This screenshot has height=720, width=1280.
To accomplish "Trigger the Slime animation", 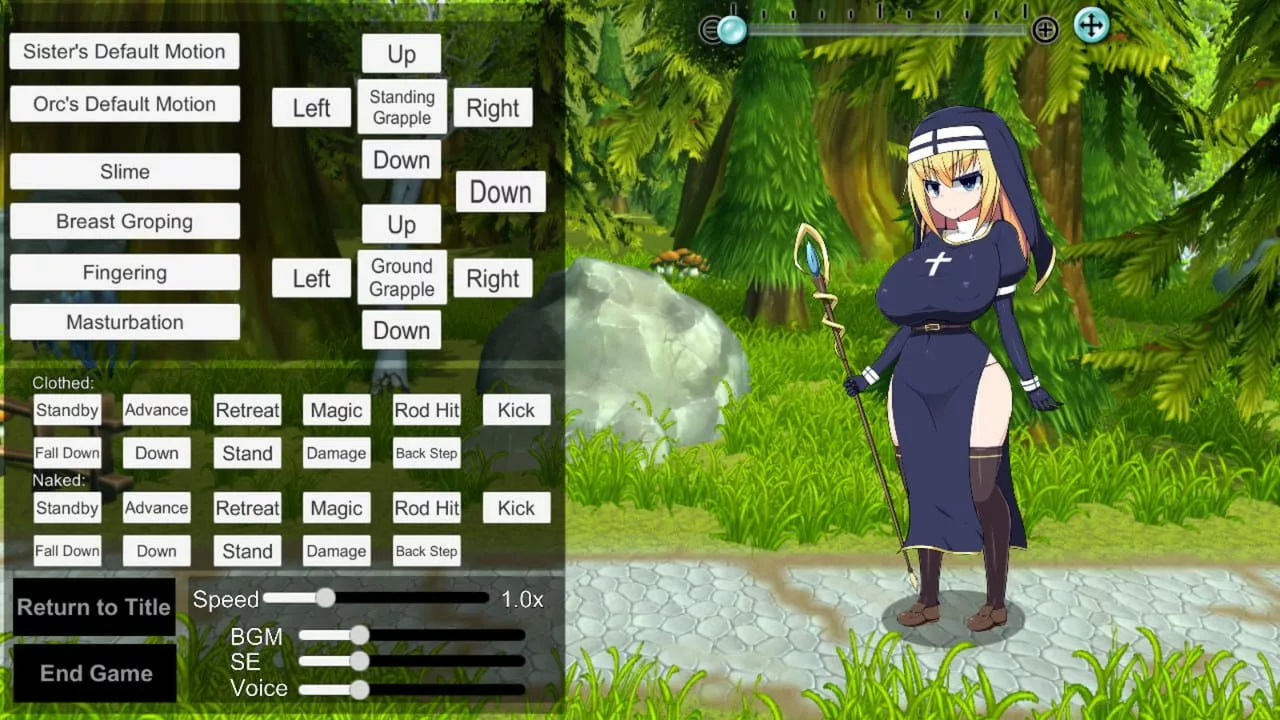I will (124, 171).
